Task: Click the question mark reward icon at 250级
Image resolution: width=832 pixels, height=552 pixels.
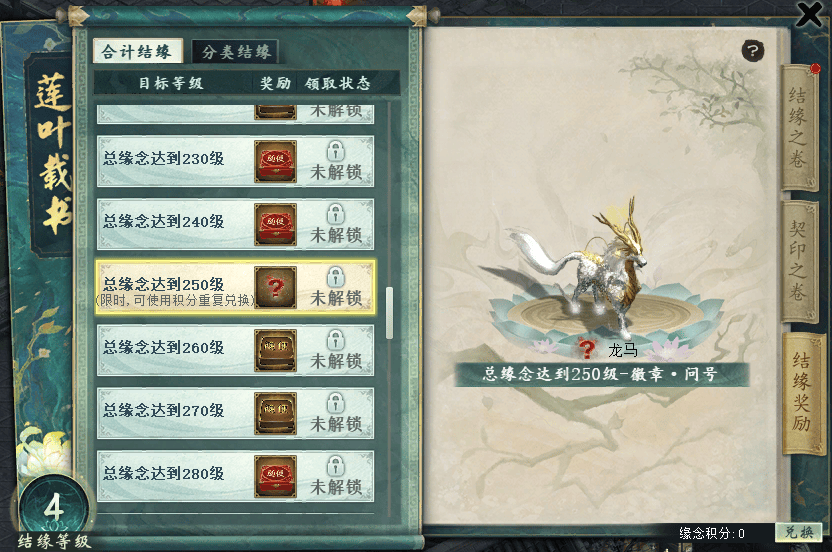Action: pos(275,287)
